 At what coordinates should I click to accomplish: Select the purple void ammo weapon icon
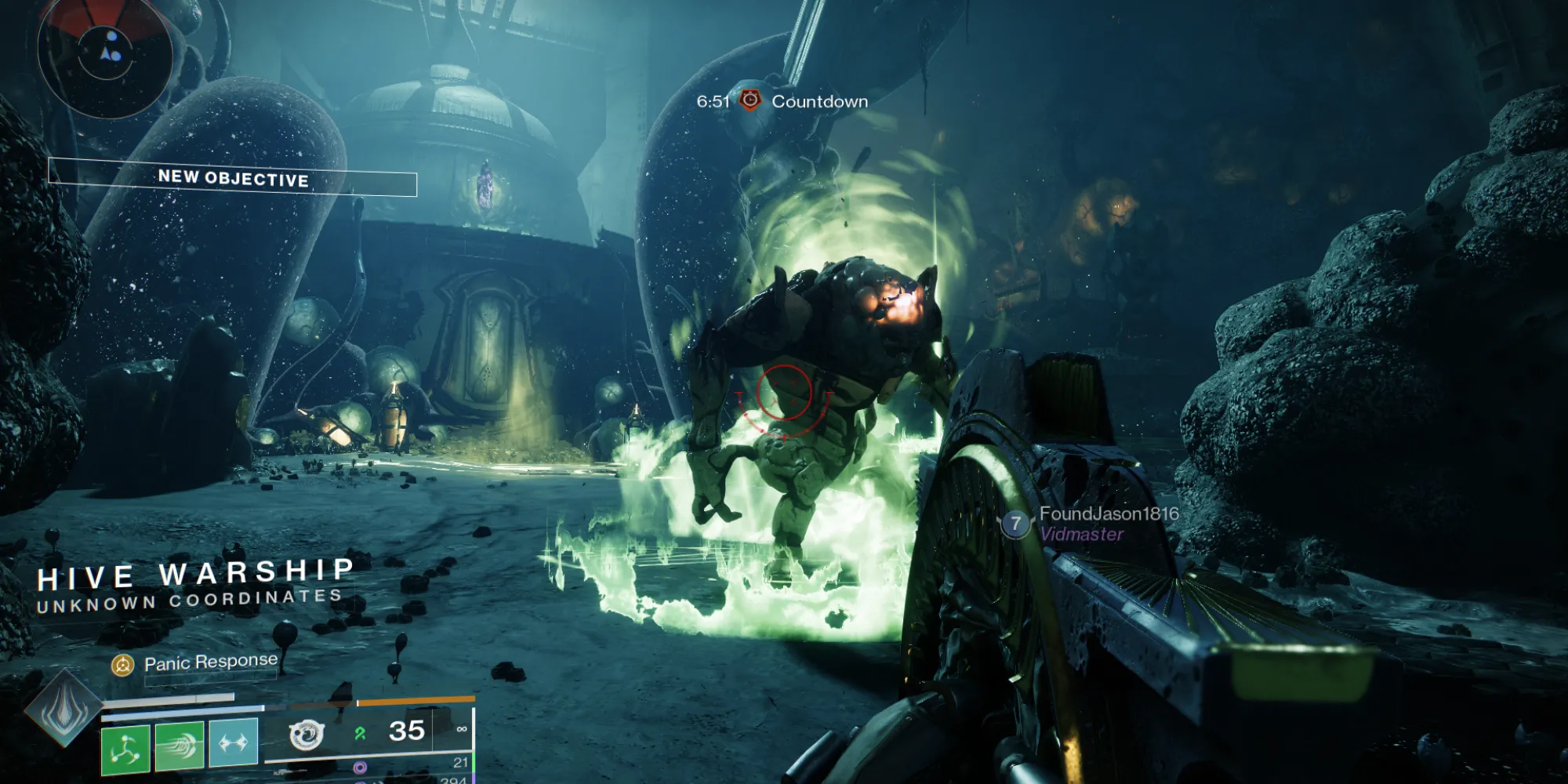point(360,768)
